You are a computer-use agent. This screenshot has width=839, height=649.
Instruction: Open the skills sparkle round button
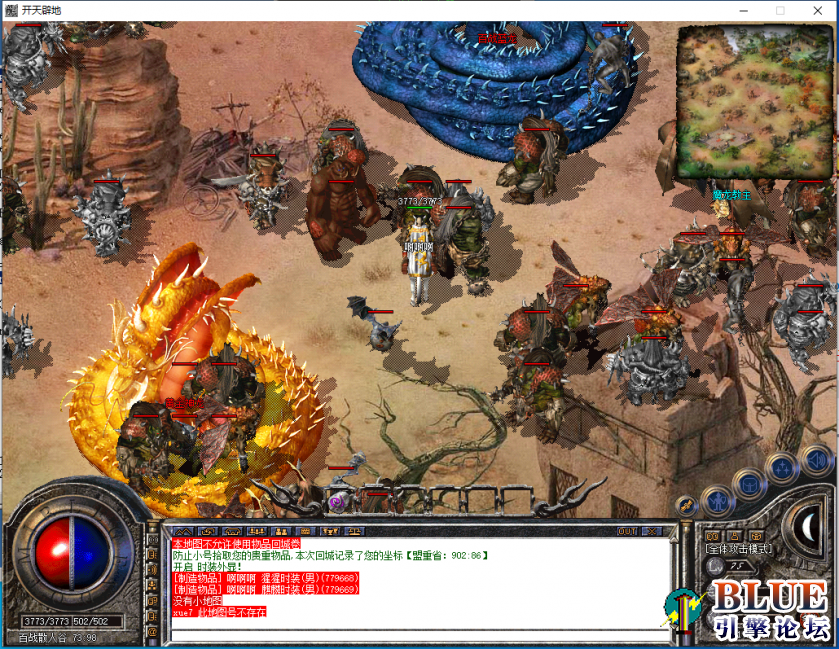(x=782, y=466)
